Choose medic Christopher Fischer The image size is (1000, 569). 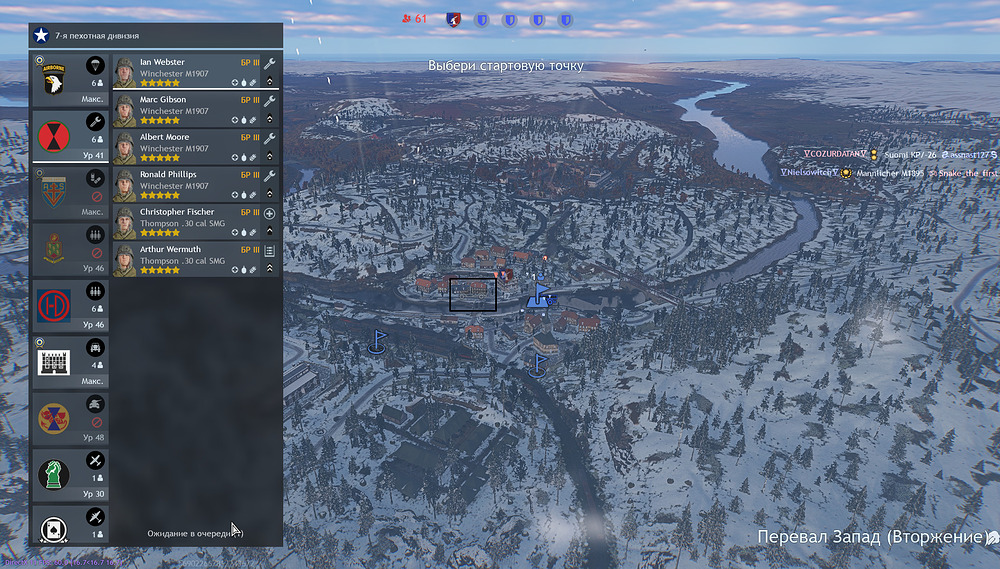(x=187, y=221)
